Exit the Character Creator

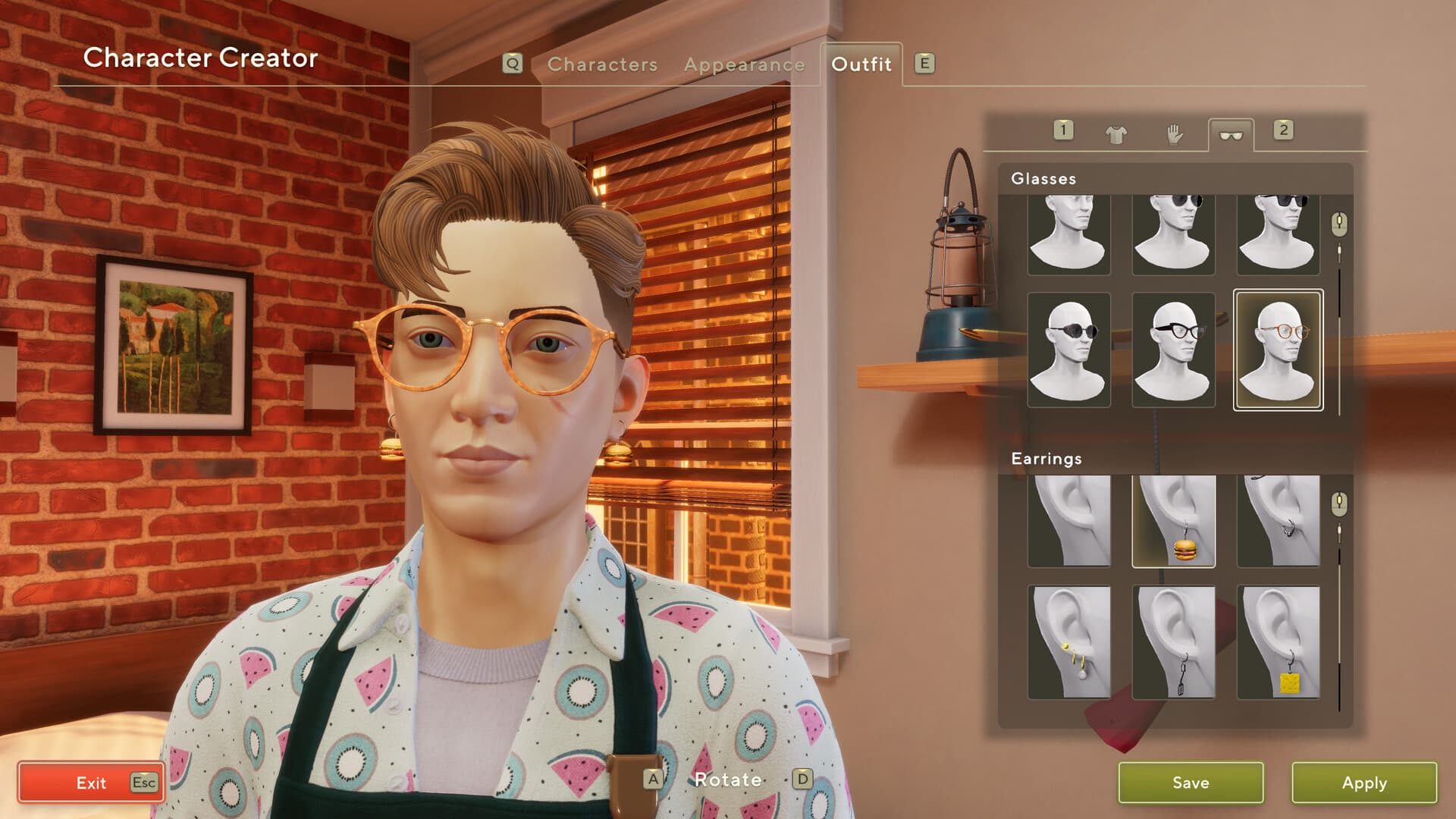pyautogui.click(x=91, y=783)
